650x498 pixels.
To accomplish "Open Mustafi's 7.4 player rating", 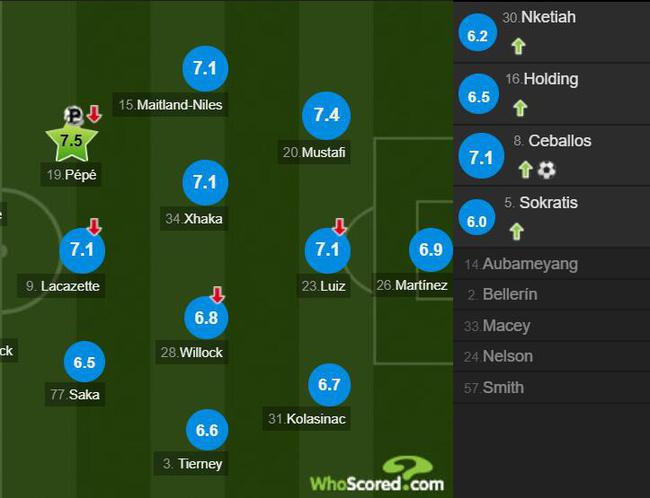I will [x=326, y=116].
